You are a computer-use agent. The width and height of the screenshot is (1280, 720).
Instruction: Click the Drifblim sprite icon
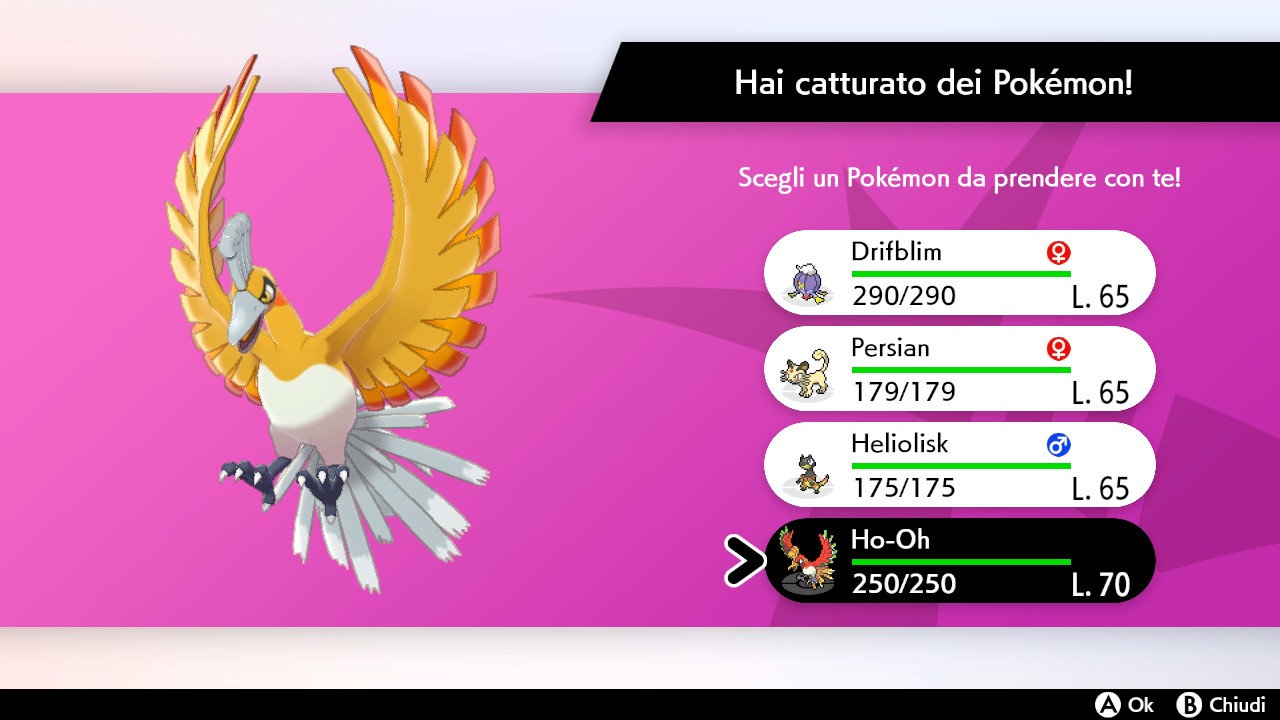[x=806, y=284]
